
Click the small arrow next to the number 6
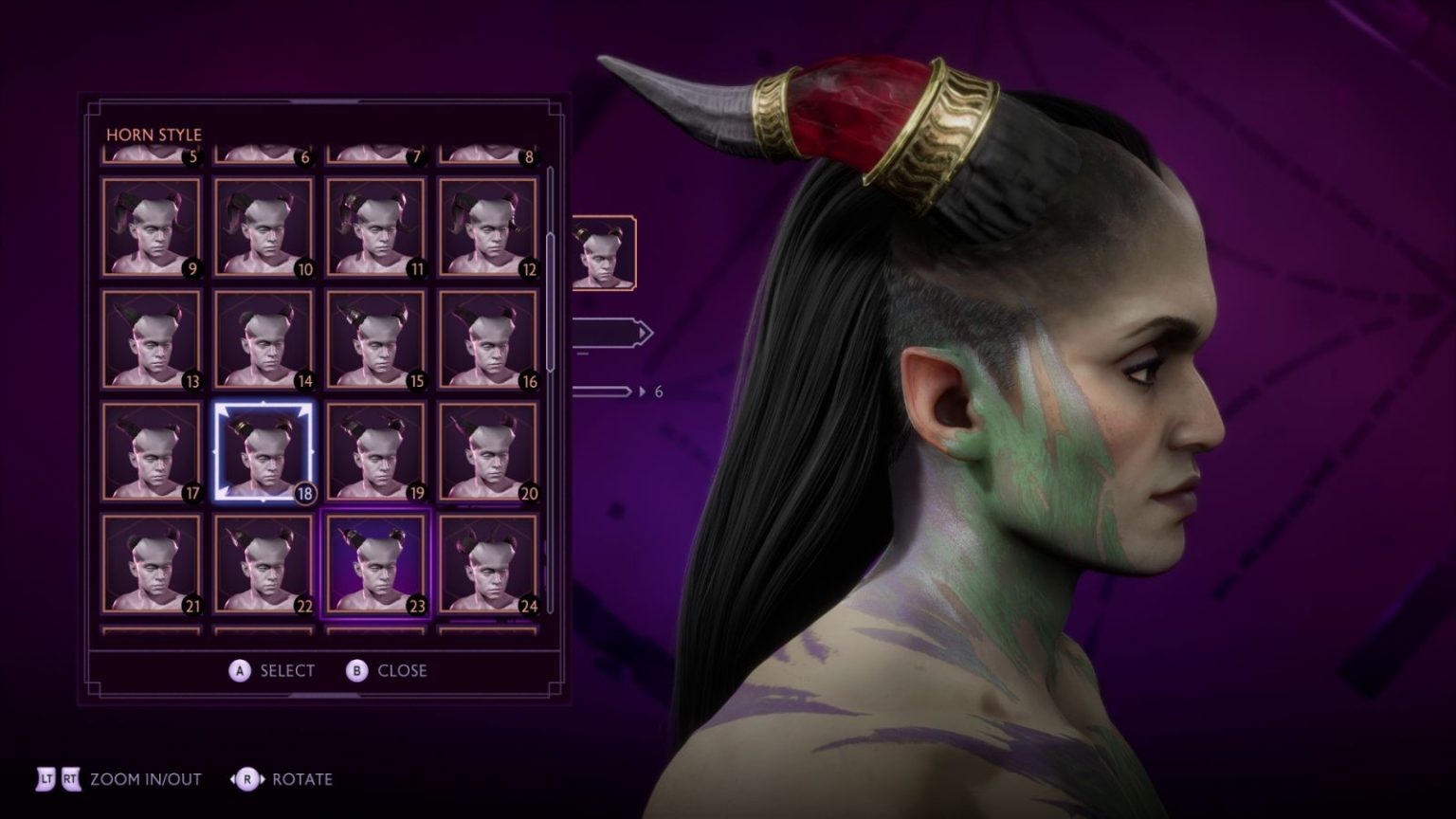tap(641, 390)
